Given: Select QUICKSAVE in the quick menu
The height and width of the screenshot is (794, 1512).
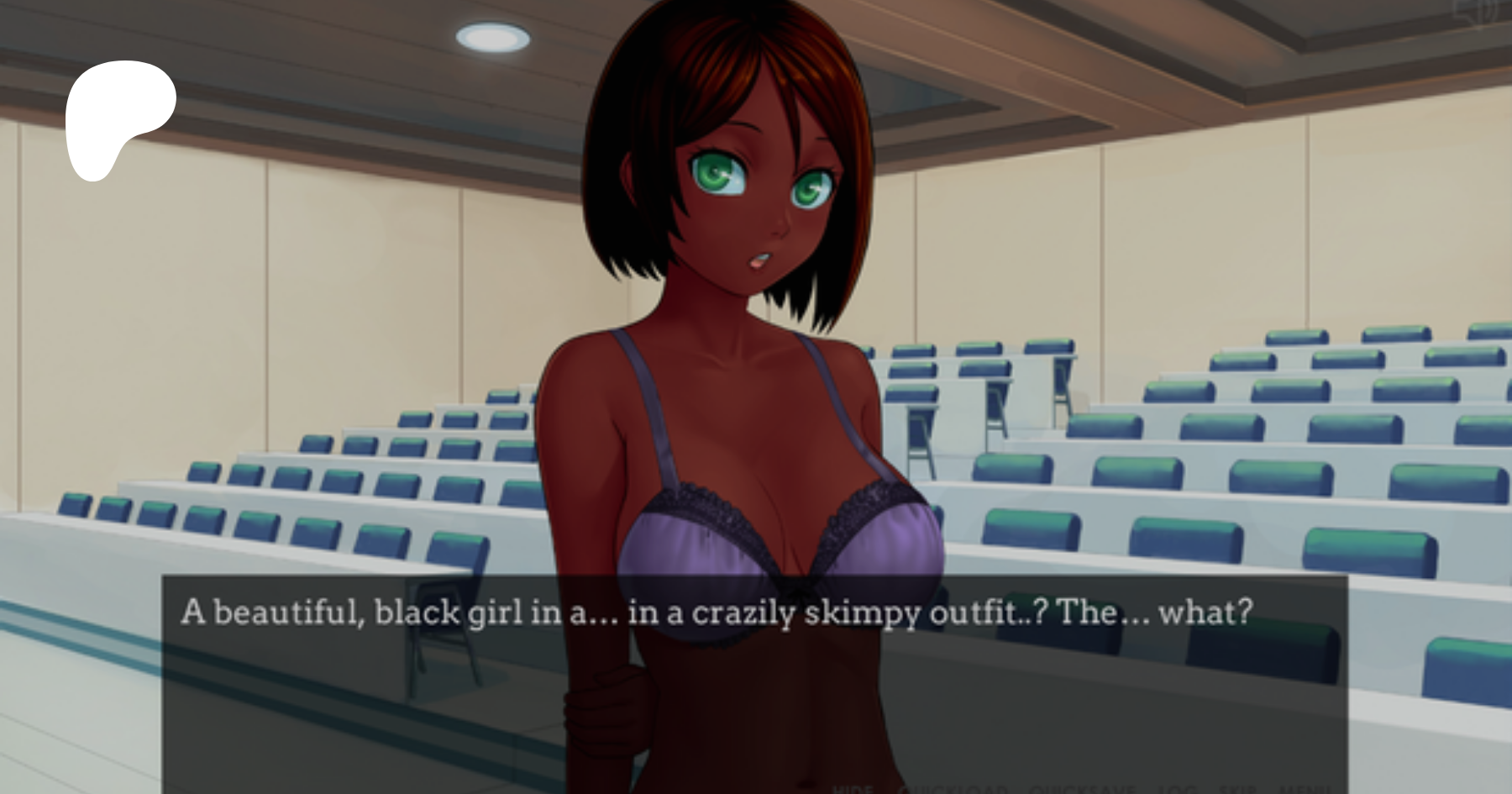Looking at the screenshot, I should point(1081,789).
